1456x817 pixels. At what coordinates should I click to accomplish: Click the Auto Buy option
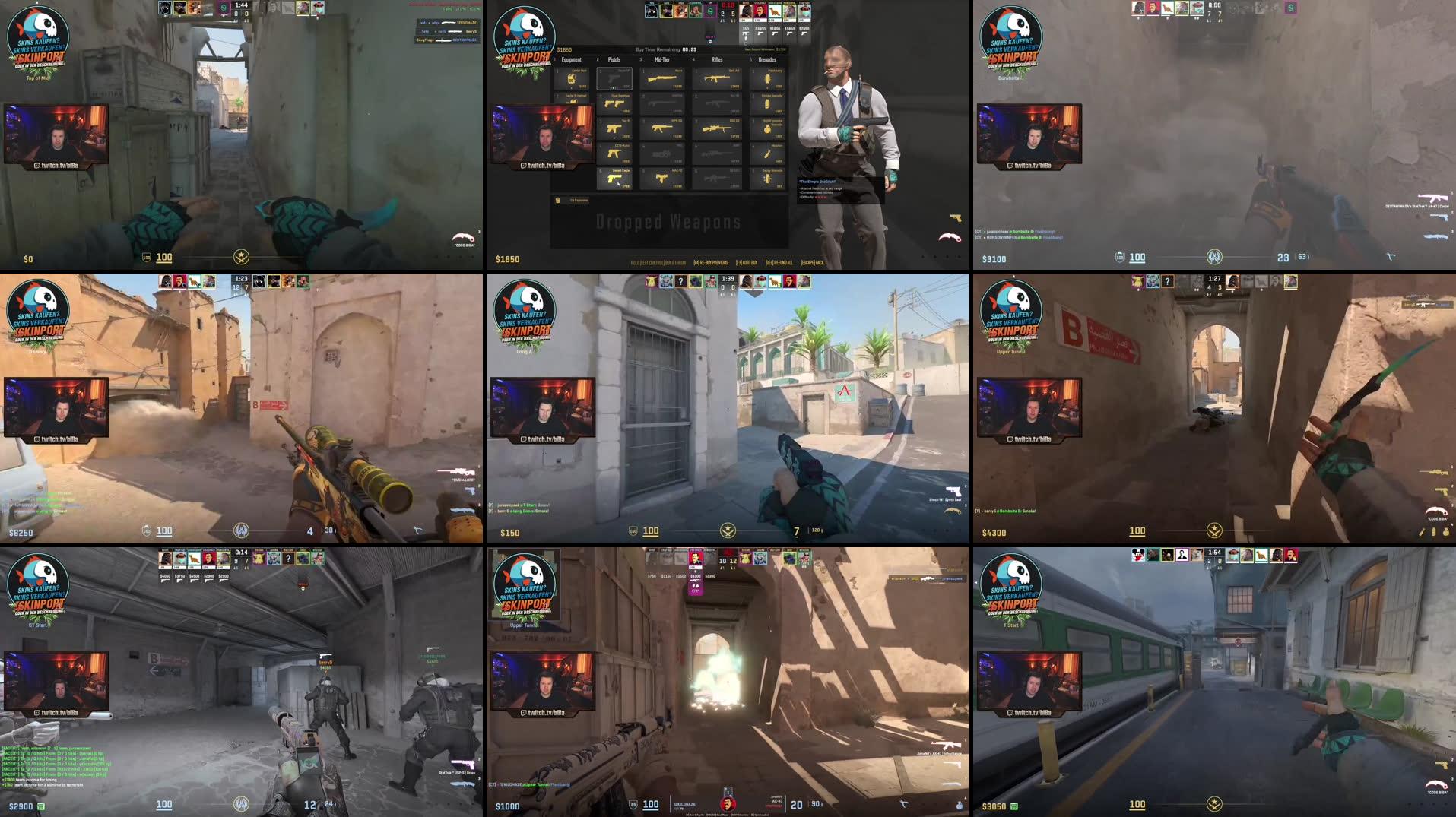pyautogui.click(x=747, y=261)
